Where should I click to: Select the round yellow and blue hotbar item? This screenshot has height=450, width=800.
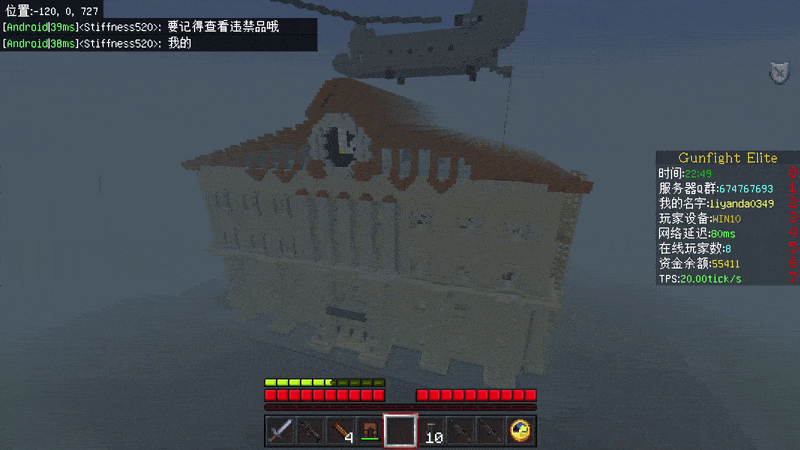point(520,431)
